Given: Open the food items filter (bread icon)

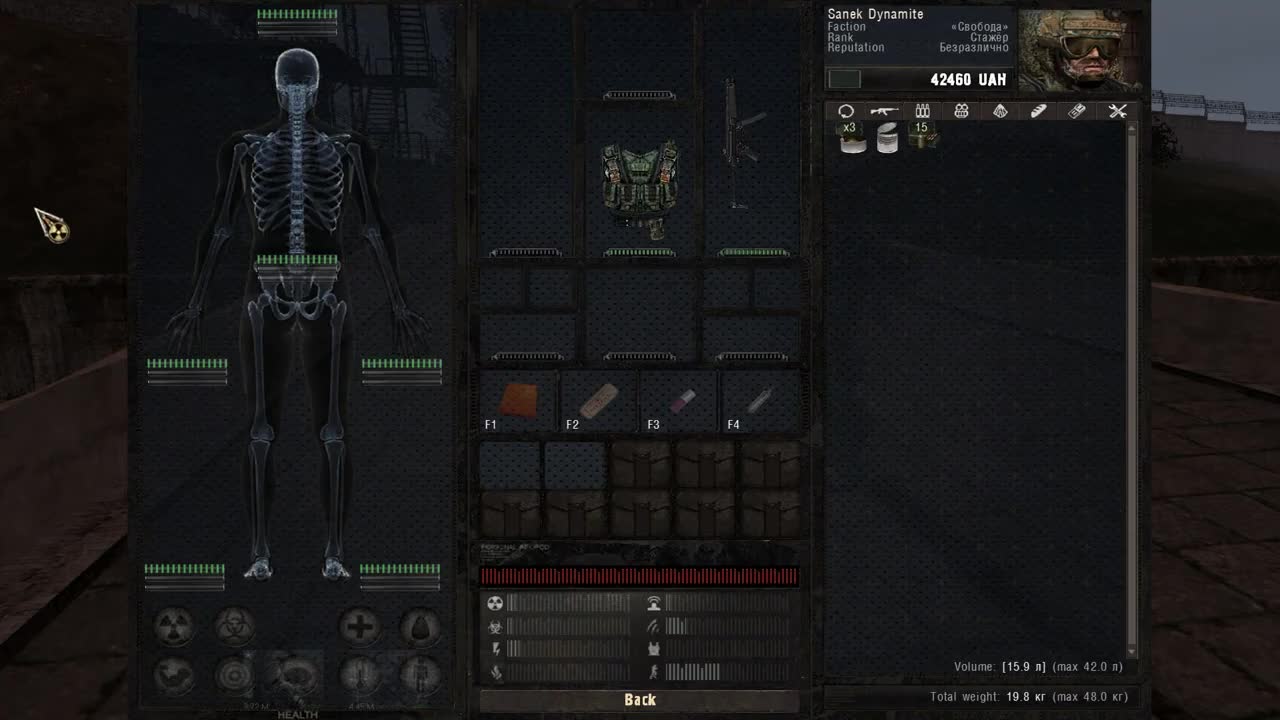Looking at the screenshot, I should pos(1038,111).
